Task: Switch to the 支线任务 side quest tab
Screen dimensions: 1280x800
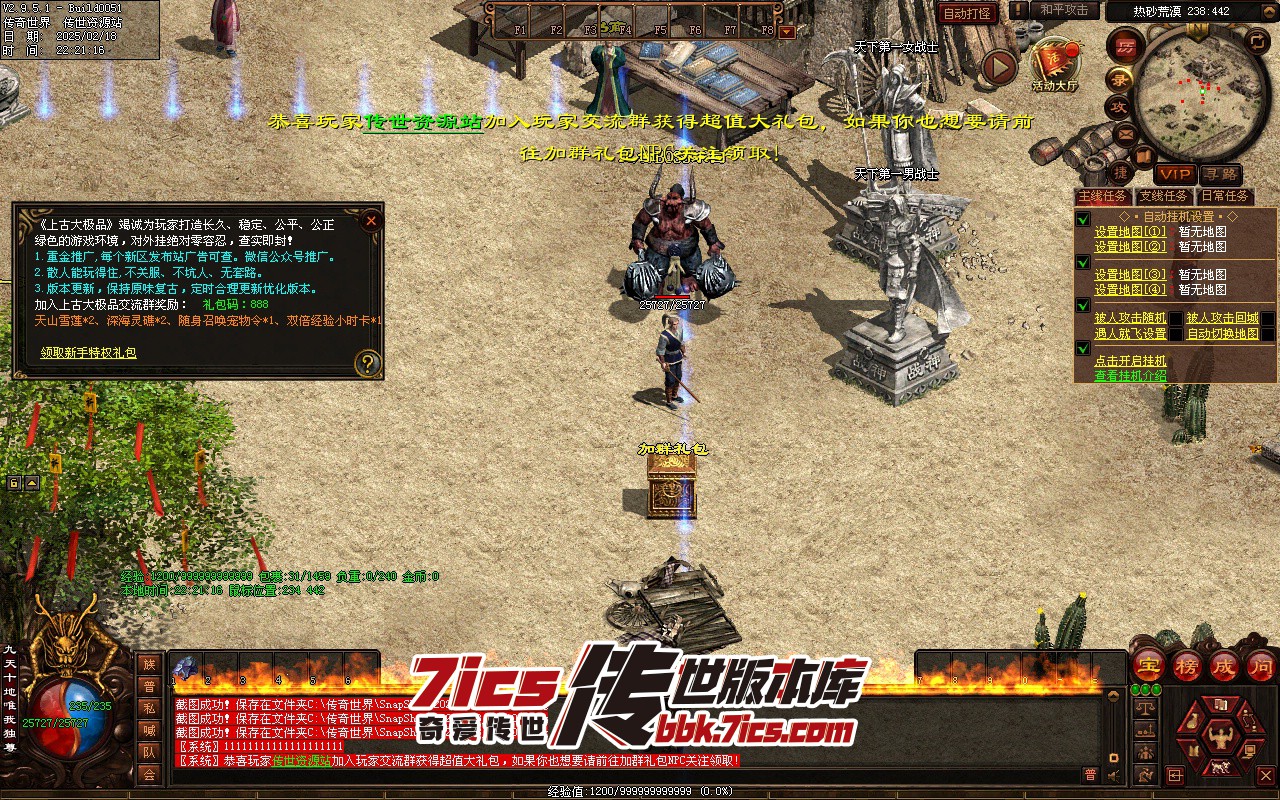Action: tap(1163, 196)
